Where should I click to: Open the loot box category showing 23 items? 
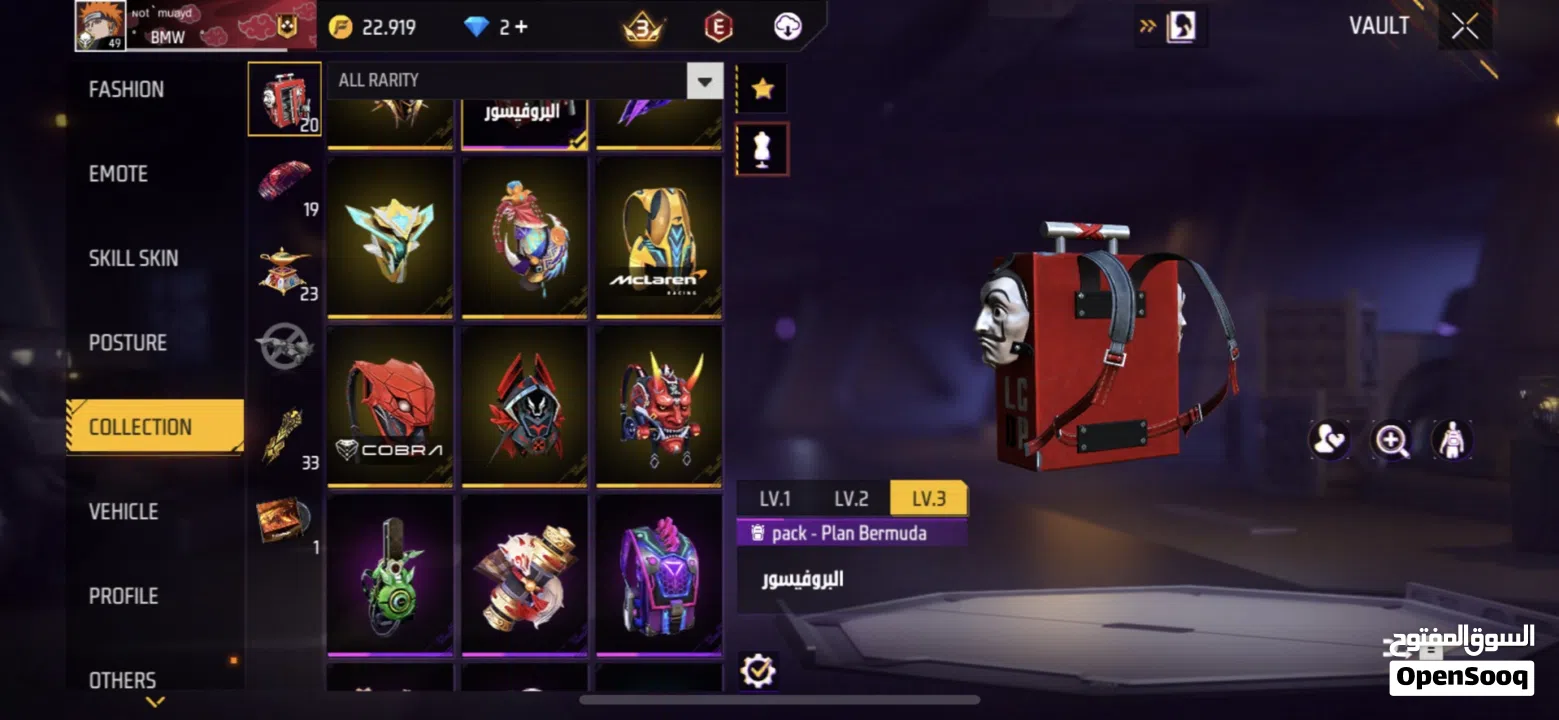coord(284,270)
